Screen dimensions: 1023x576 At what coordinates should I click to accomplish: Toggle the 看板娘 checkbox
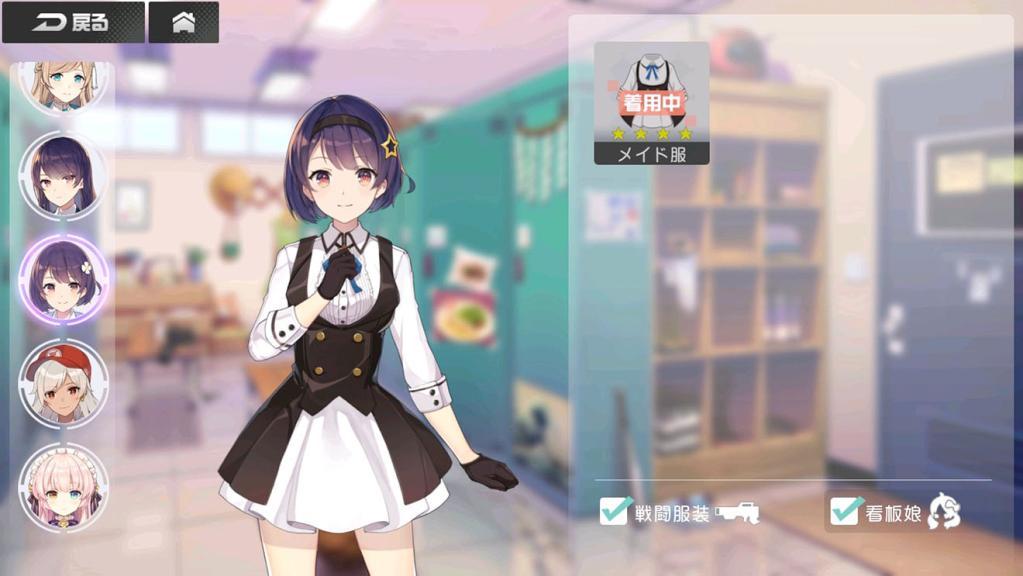pos(846,511)
